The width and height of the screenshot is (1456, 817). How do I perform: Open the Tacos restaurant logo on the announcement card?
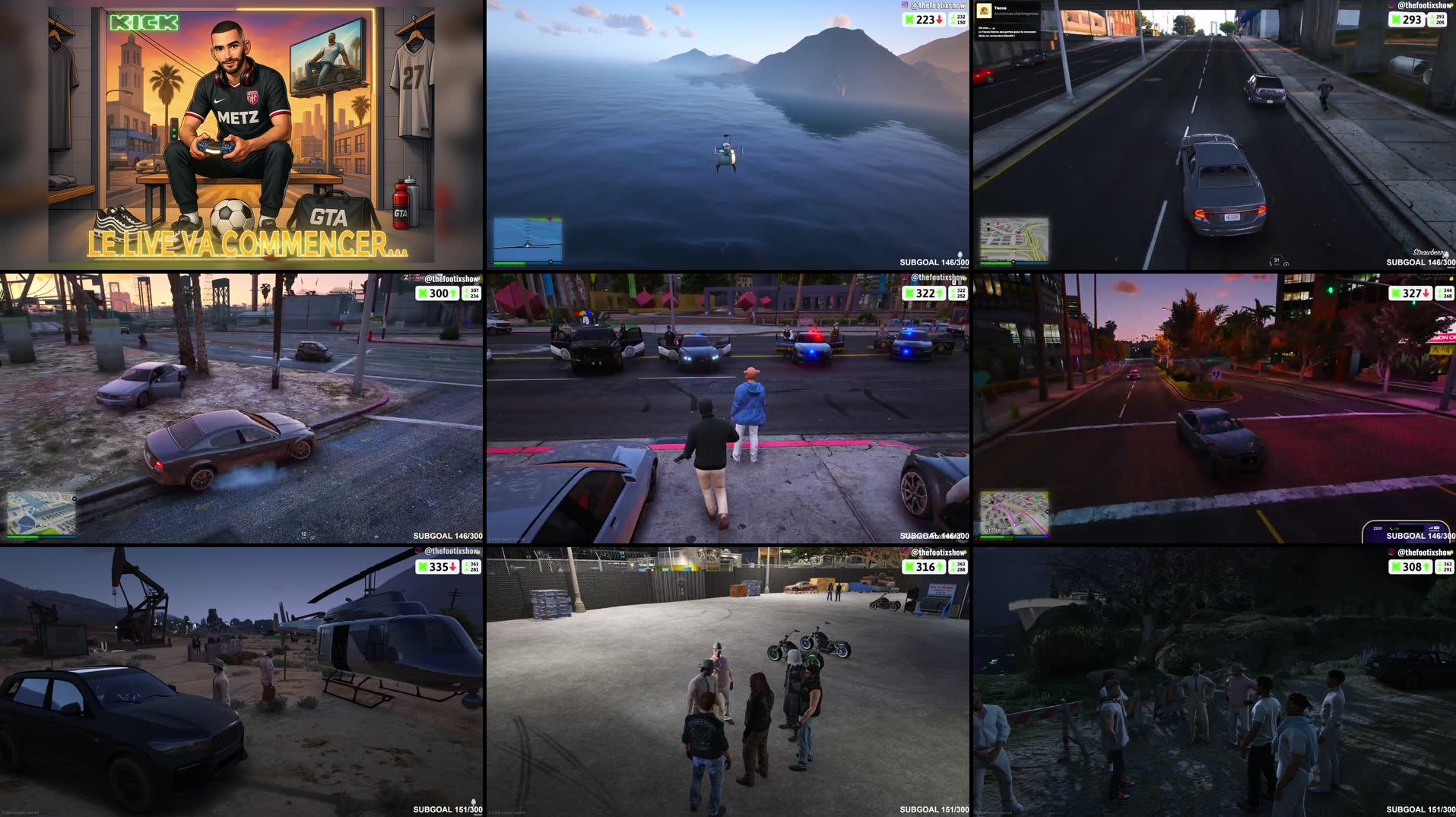pyautogui.click(x=983, y=10)
